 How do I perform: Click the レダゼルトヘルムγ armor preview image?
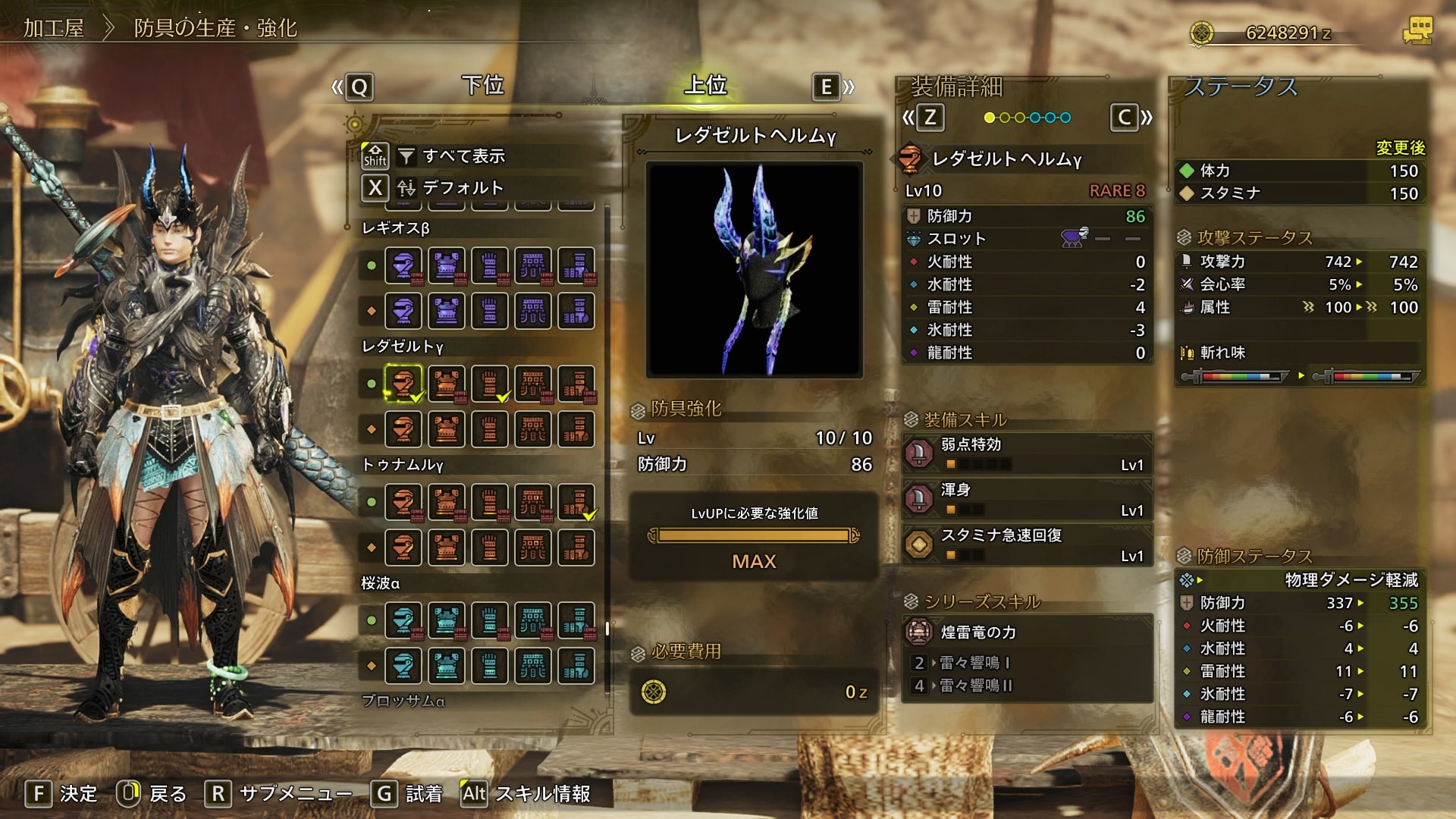tap(754, 269)
